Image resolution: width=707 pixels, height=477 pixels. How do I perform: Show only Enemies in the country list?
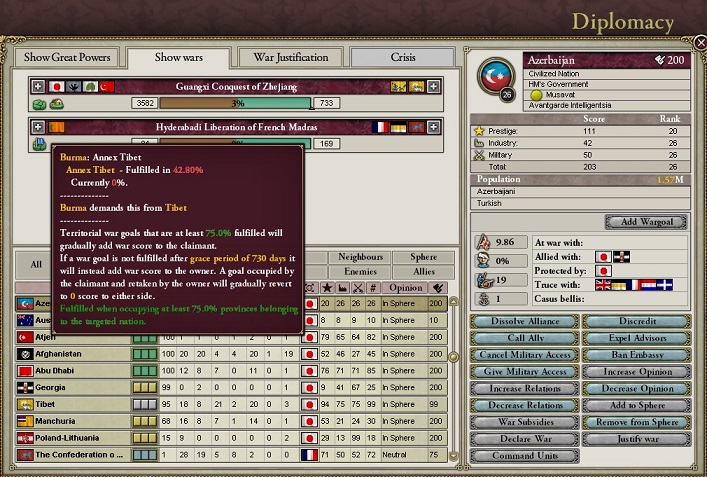[360, 271]
